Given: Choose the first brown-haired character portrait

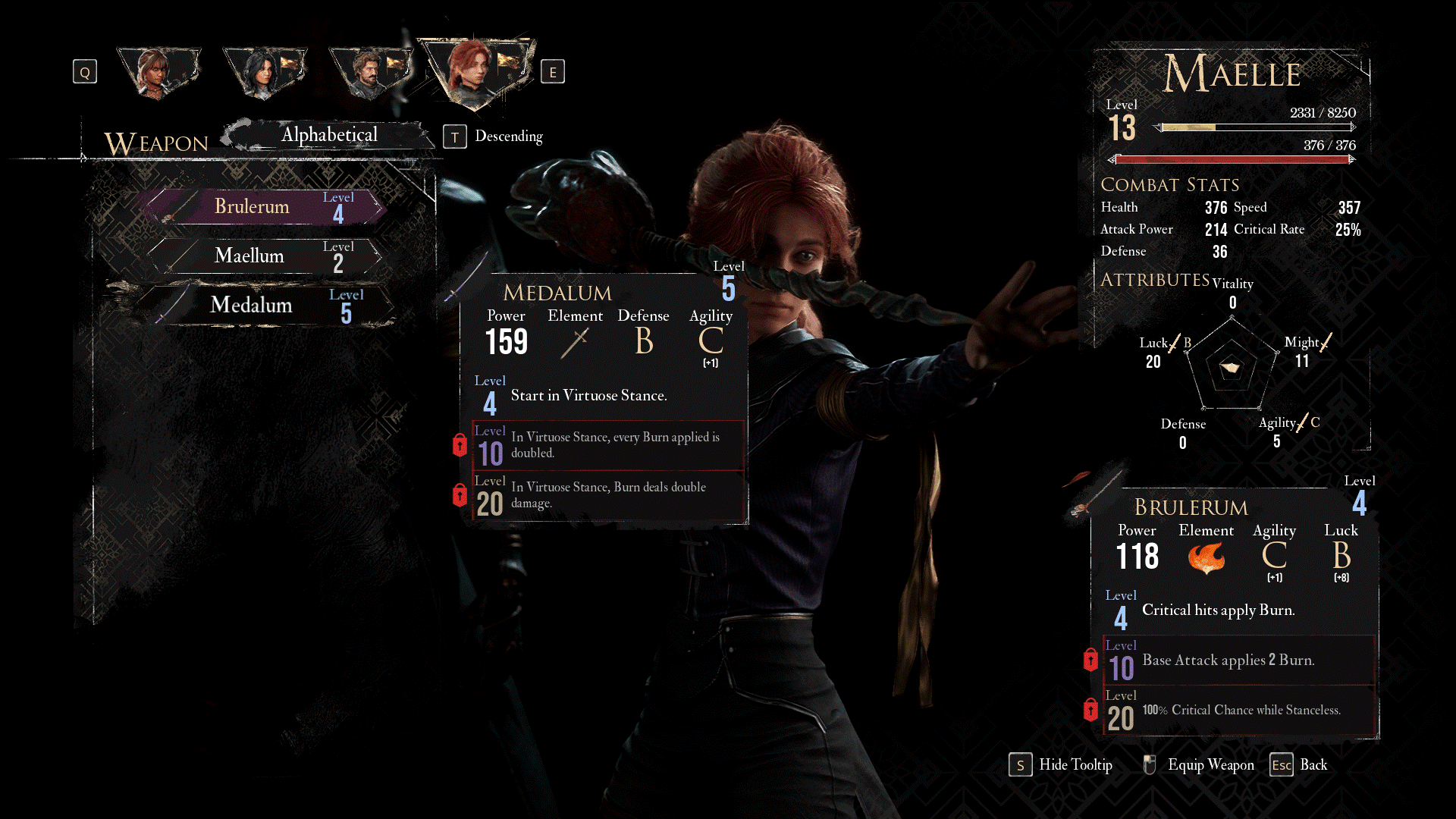Looking at the screenshot, I should click(157, 73).
